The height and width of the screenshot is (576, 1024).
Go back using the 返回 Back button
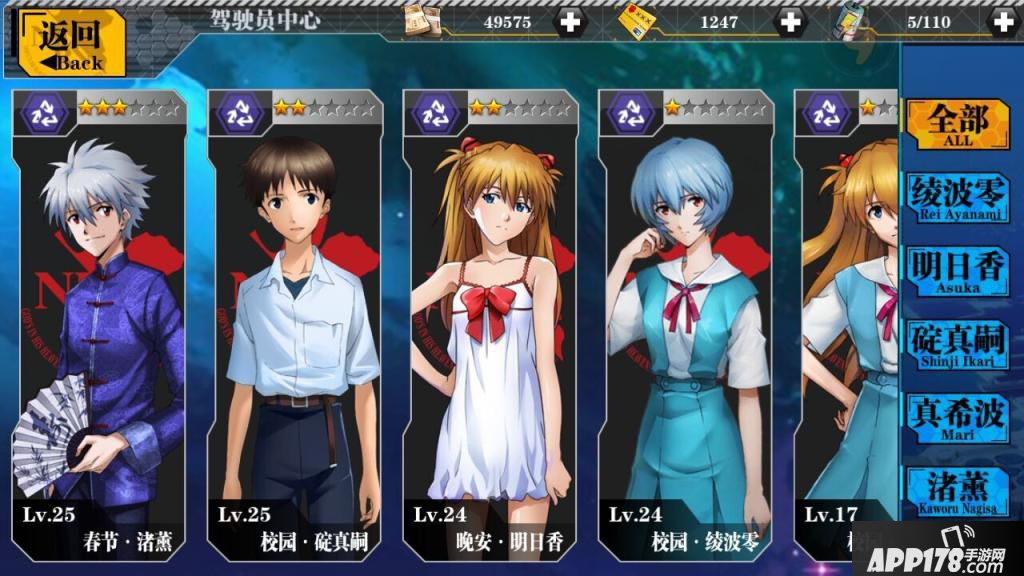[70, 42]
